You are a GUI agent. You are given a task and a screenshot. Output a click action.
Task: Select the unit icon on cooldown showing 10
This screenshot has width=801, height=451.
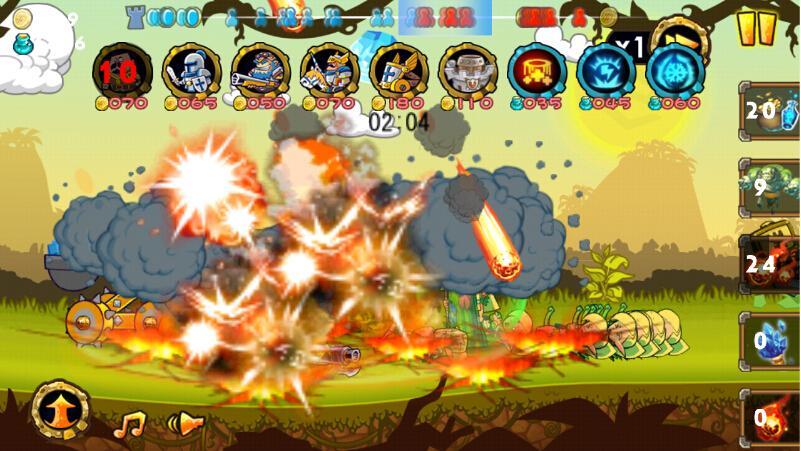122,70
